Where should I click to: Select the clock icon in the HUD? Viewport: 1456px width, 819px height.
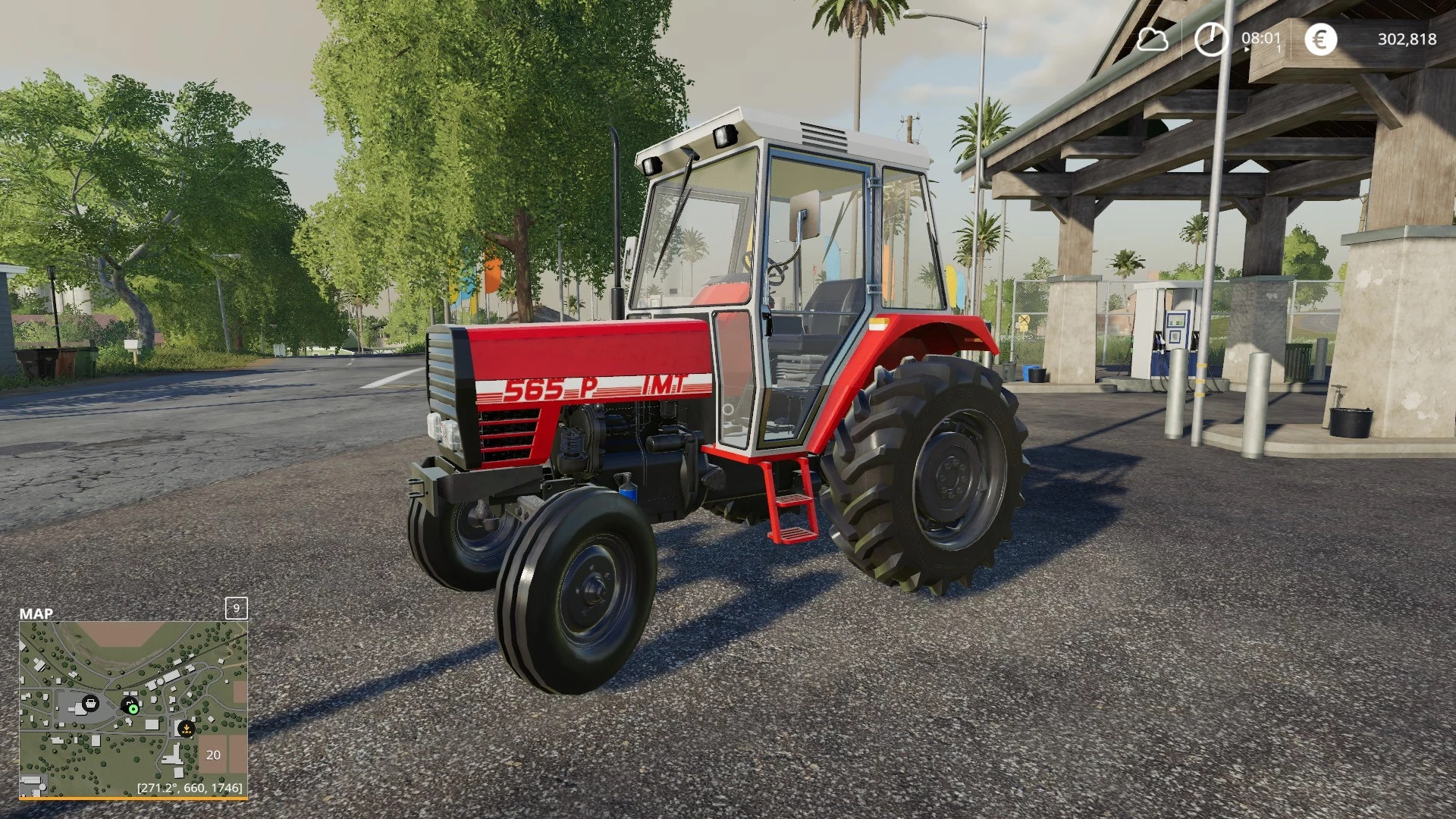coord(1211,39)
